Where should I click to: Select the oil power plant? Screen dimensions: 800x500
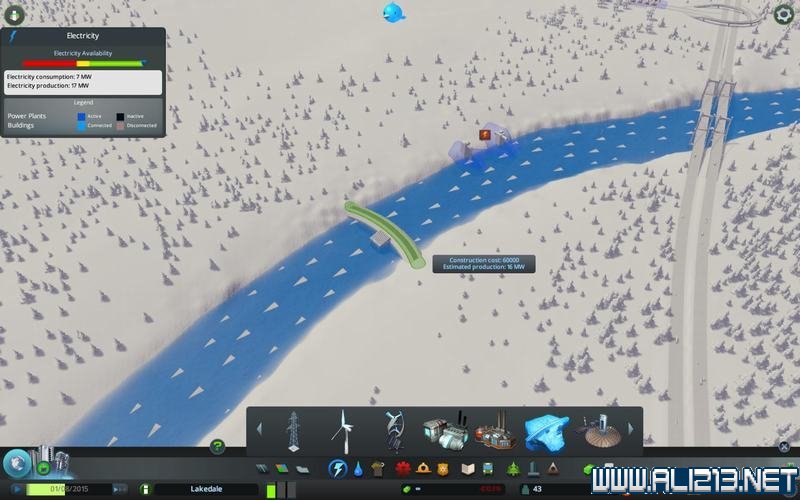coord(496,432)
